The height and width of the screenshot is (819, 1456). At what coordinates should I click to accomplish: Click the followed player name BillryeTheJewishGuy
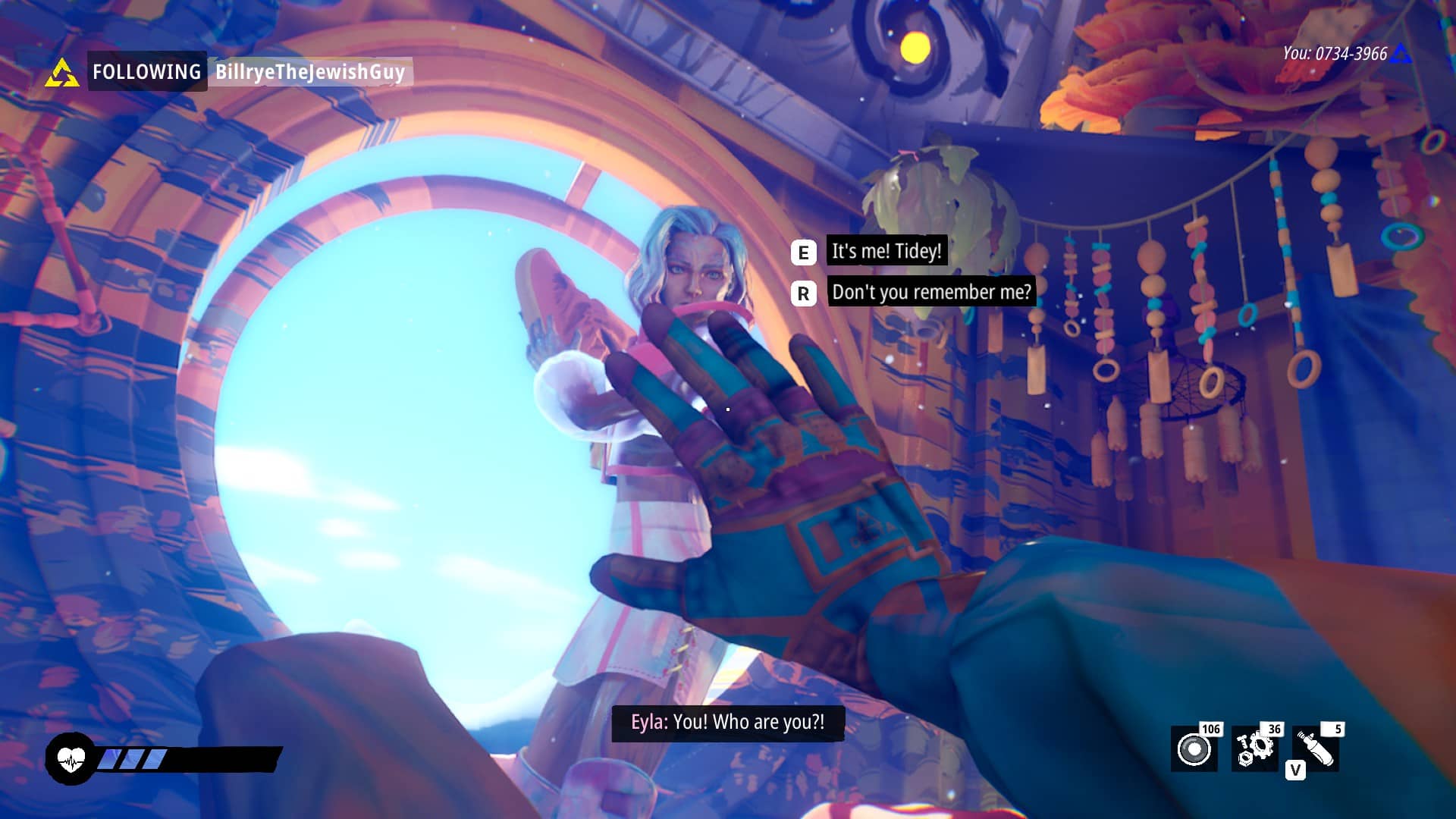pyautogui.click(x=309, y=72)
